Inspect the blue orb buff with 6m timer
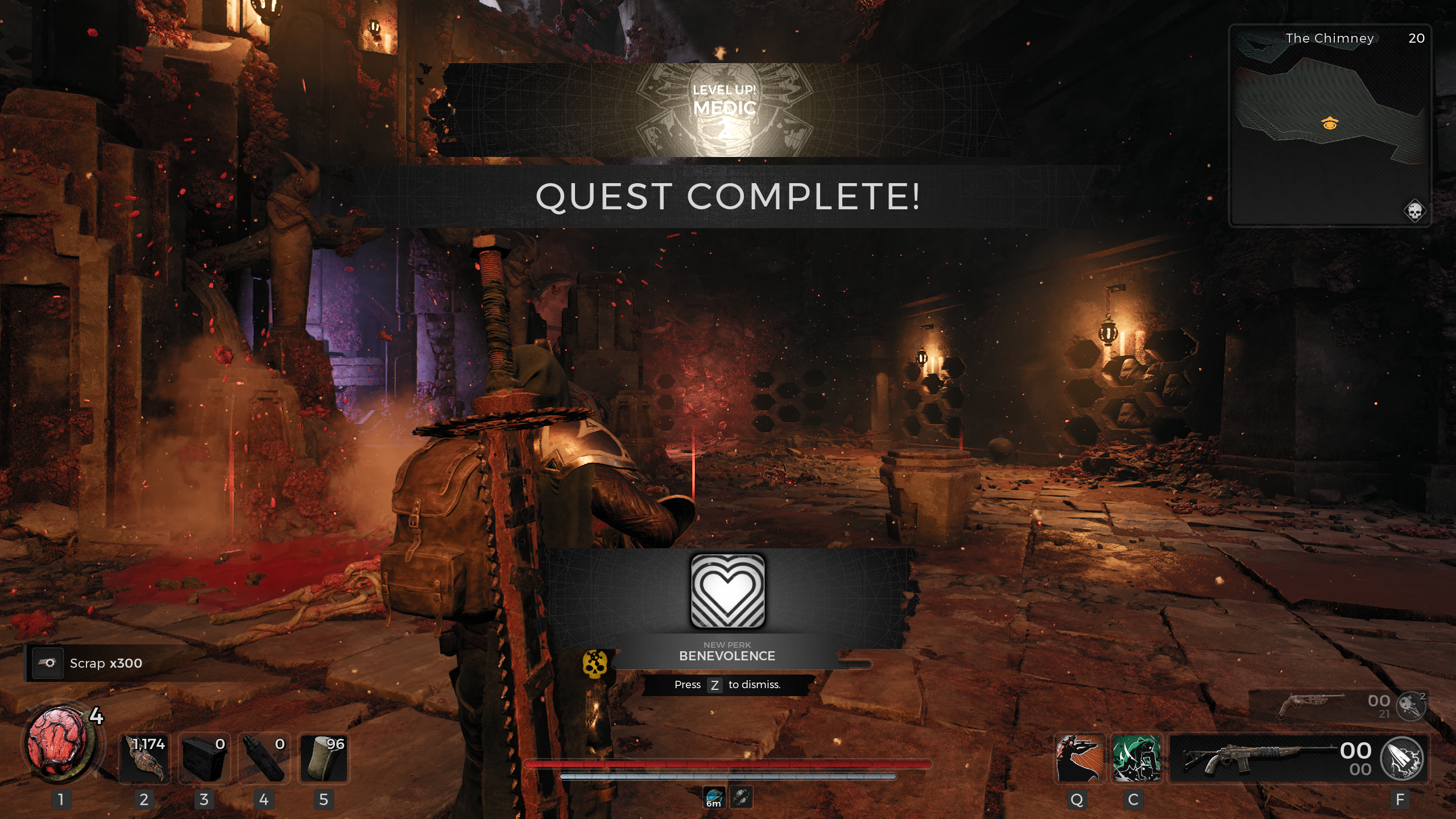Screen dimensions: 1456x819 [x=714, y=797]
